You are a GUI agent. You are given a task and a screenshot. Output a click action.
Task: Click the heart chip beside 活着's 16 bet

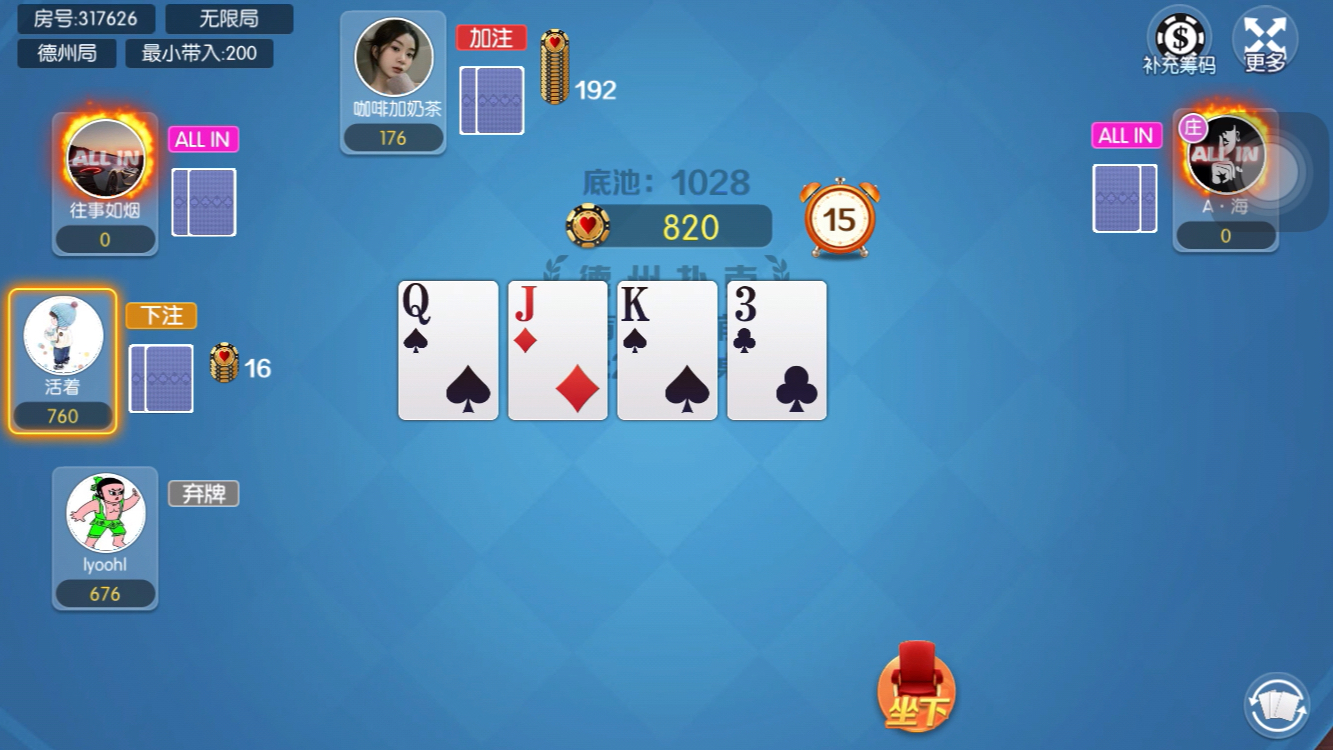[224, 360]
